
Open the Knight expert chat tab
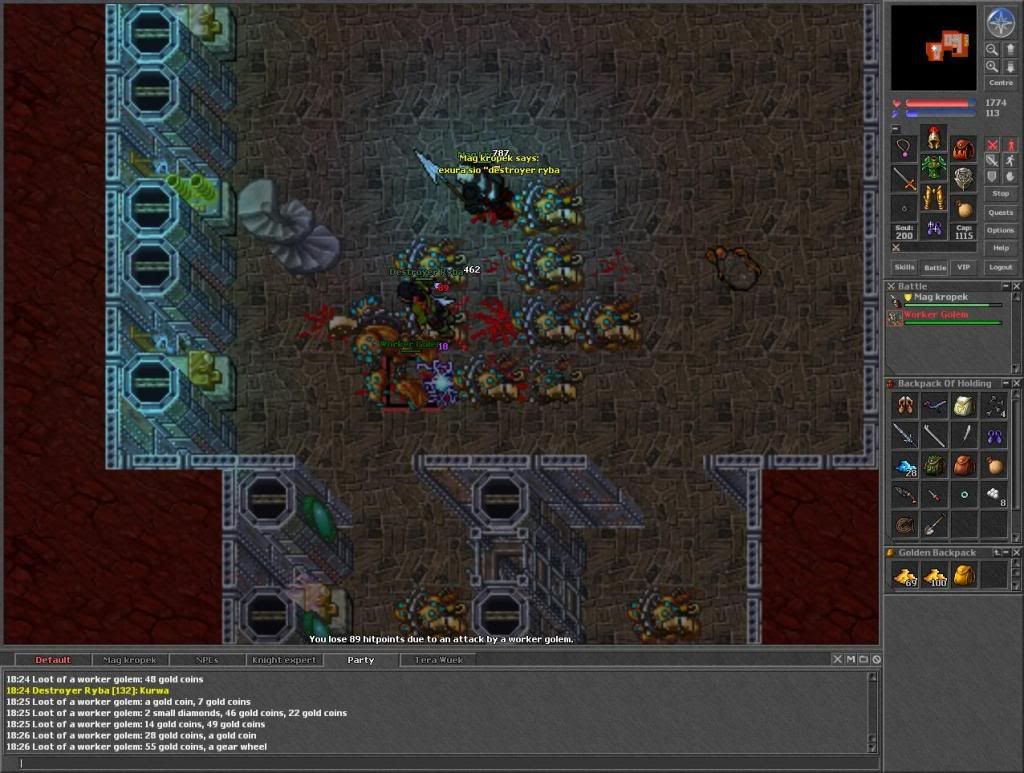285,660
